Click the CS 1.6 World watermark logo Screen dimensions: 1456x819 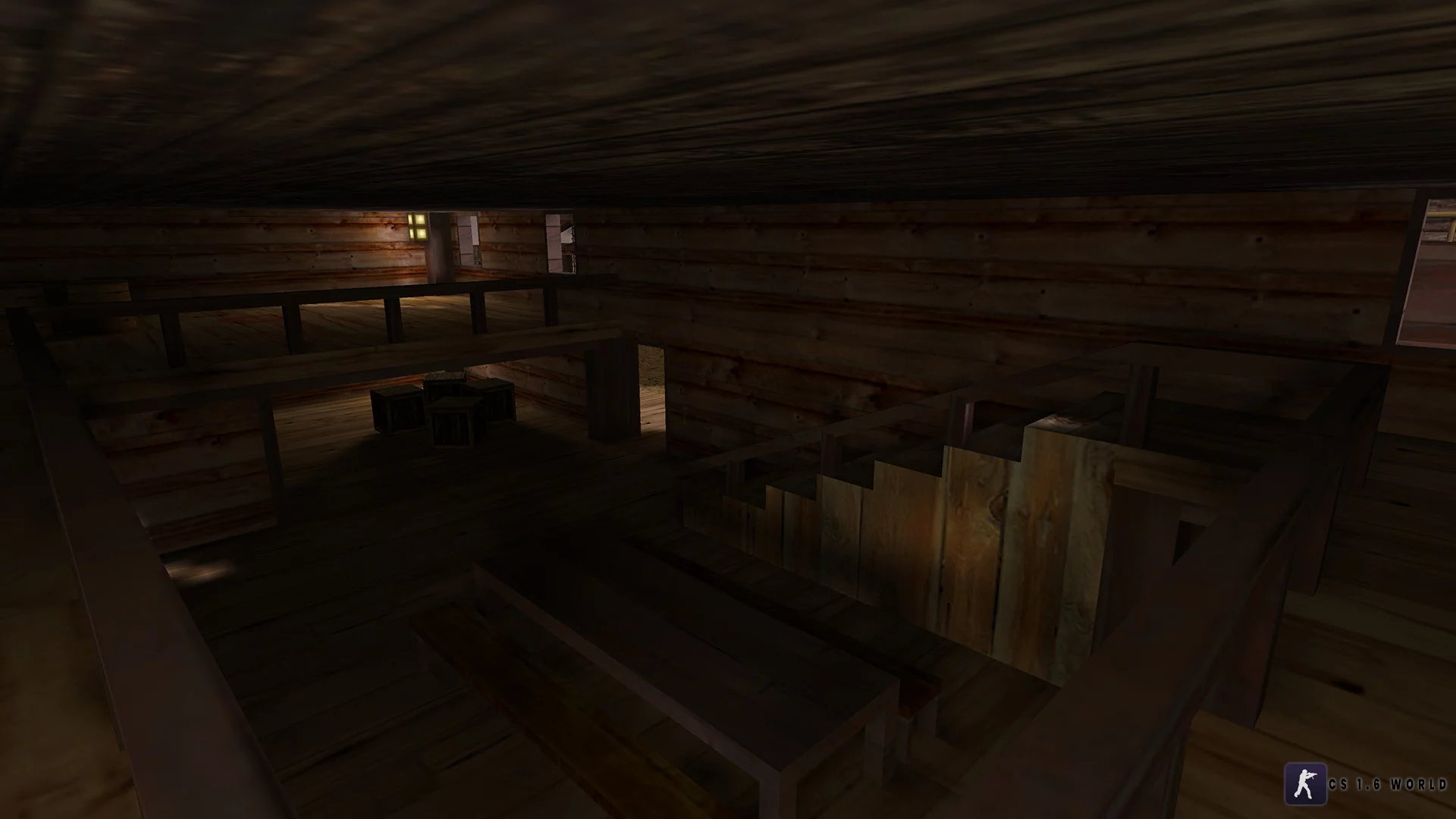tap(1305, 783)
